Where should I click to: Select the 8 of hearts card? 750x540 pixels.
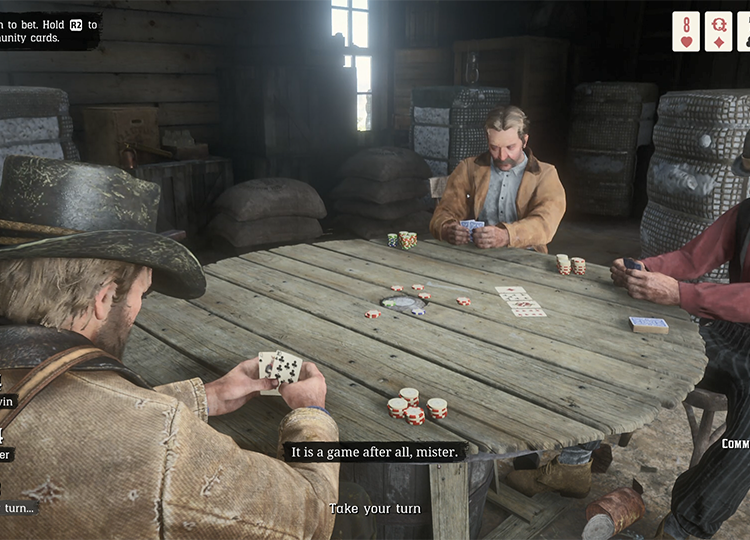pos(686,31)
